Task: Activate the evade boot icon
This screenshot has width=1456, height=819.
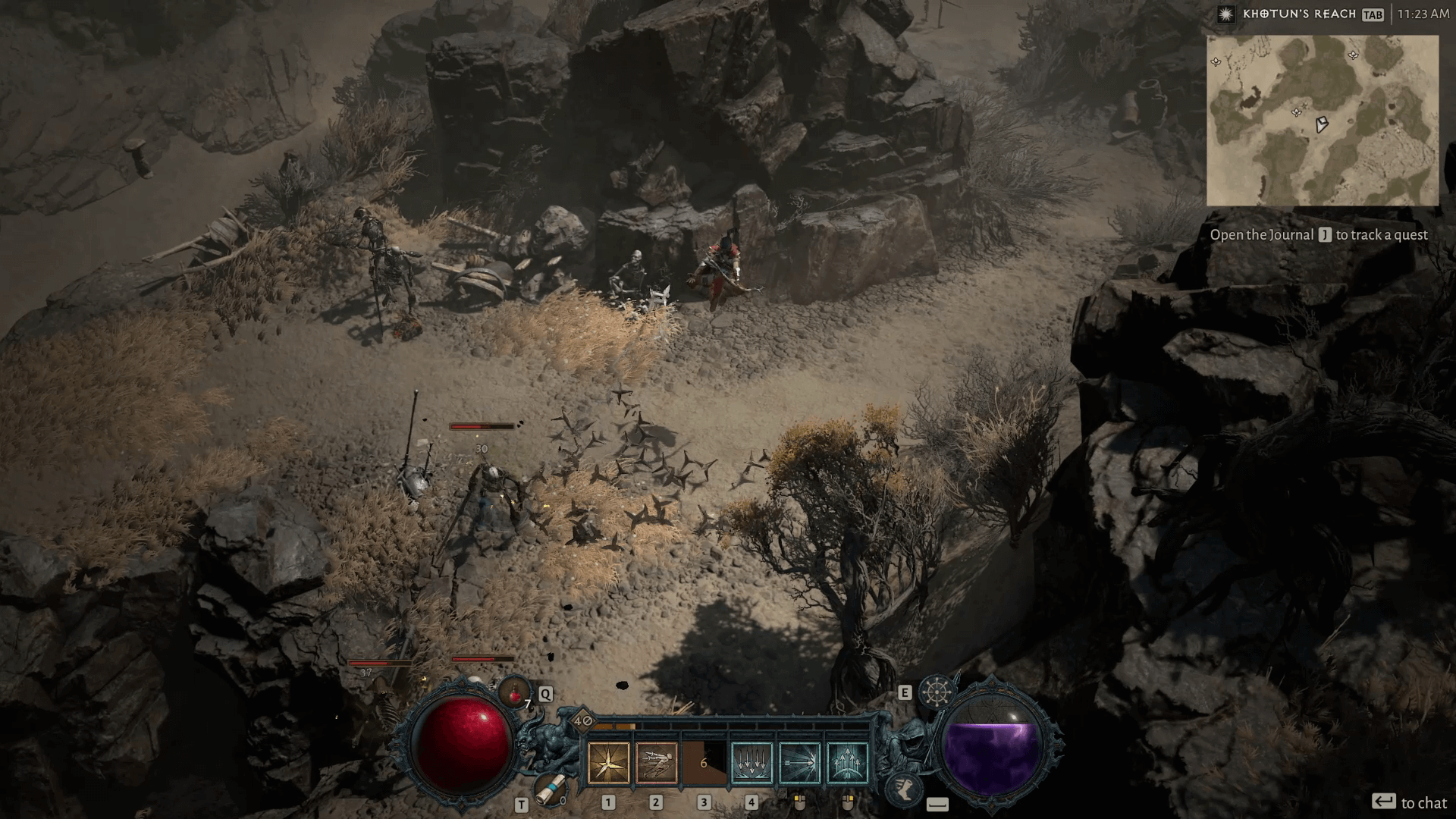Action: pyautogui.click(x=903, y=789)
